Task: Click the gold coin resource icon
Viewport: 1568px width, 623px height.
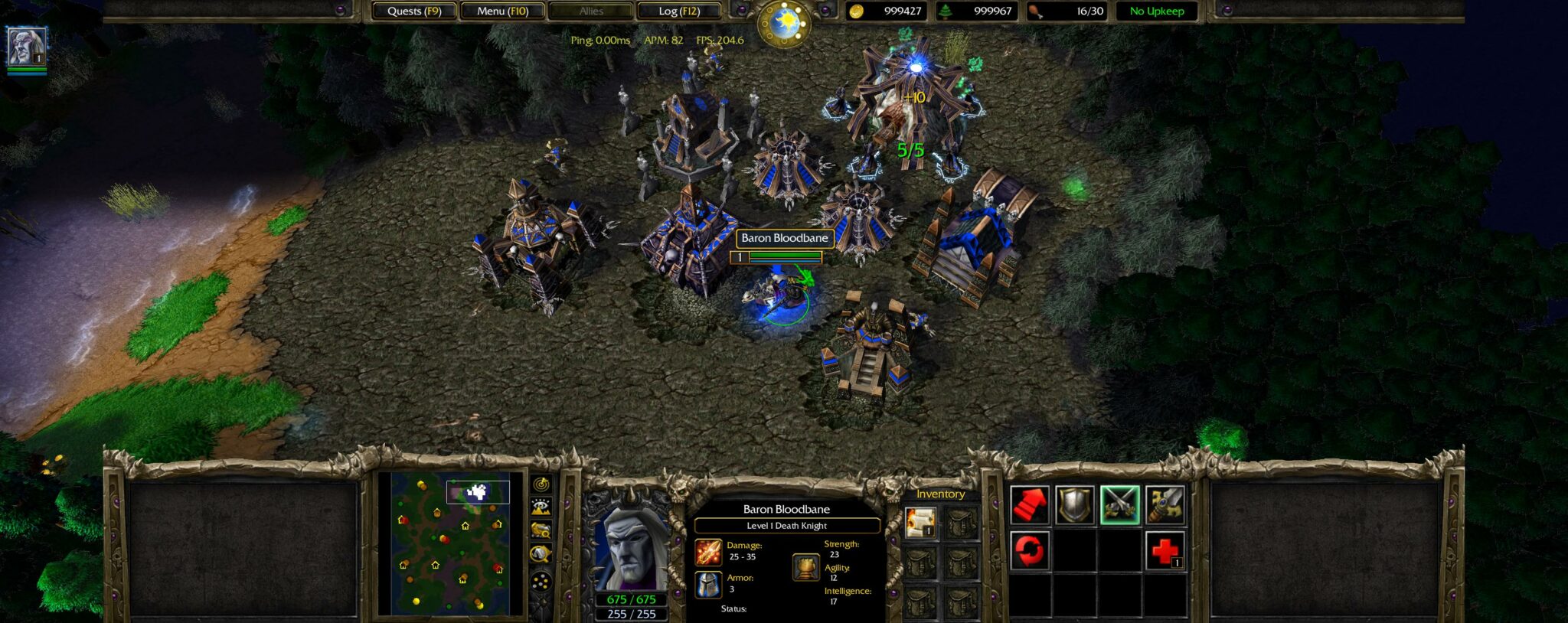Action: [x=857, y=12]
